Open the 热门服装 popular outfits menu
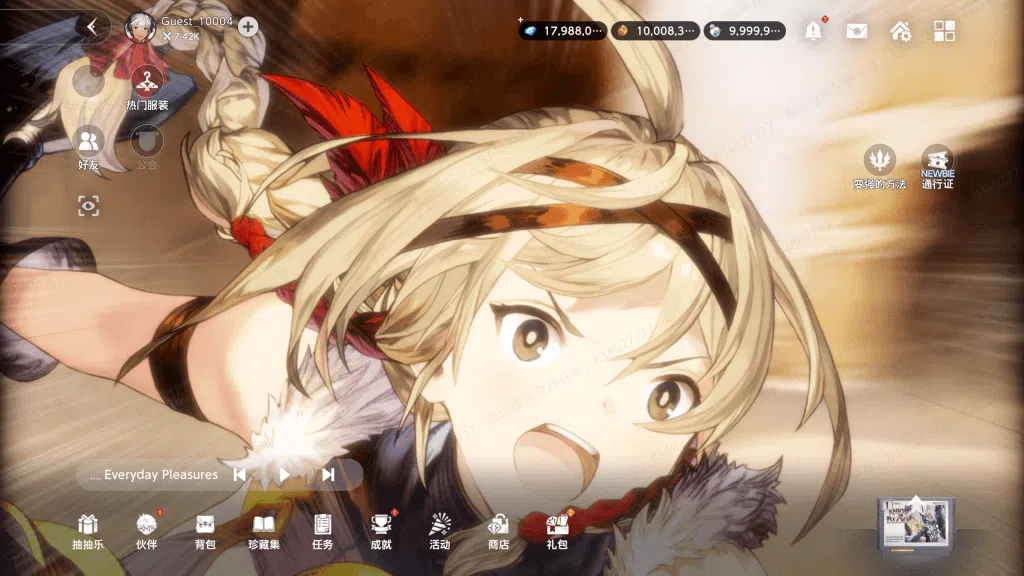Screen dimensions: 1024x576 148,82
